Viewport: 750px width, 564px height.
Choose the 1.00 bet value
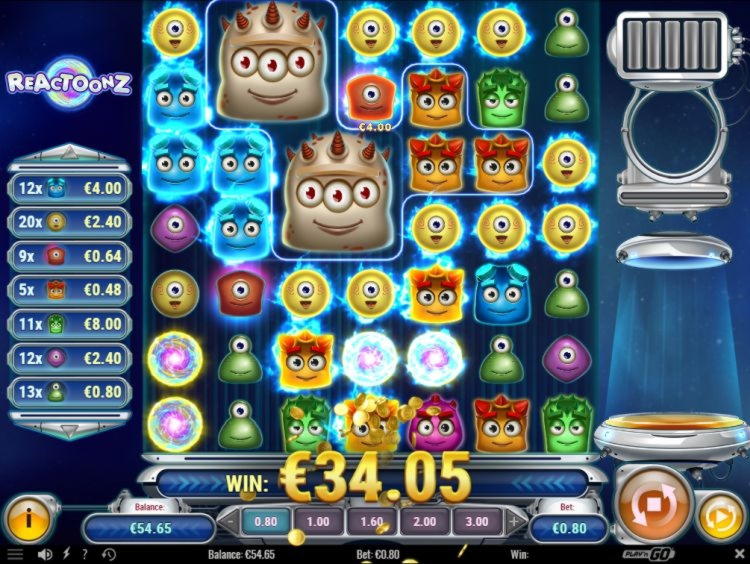pyautogui.click(x=318, y=521)
